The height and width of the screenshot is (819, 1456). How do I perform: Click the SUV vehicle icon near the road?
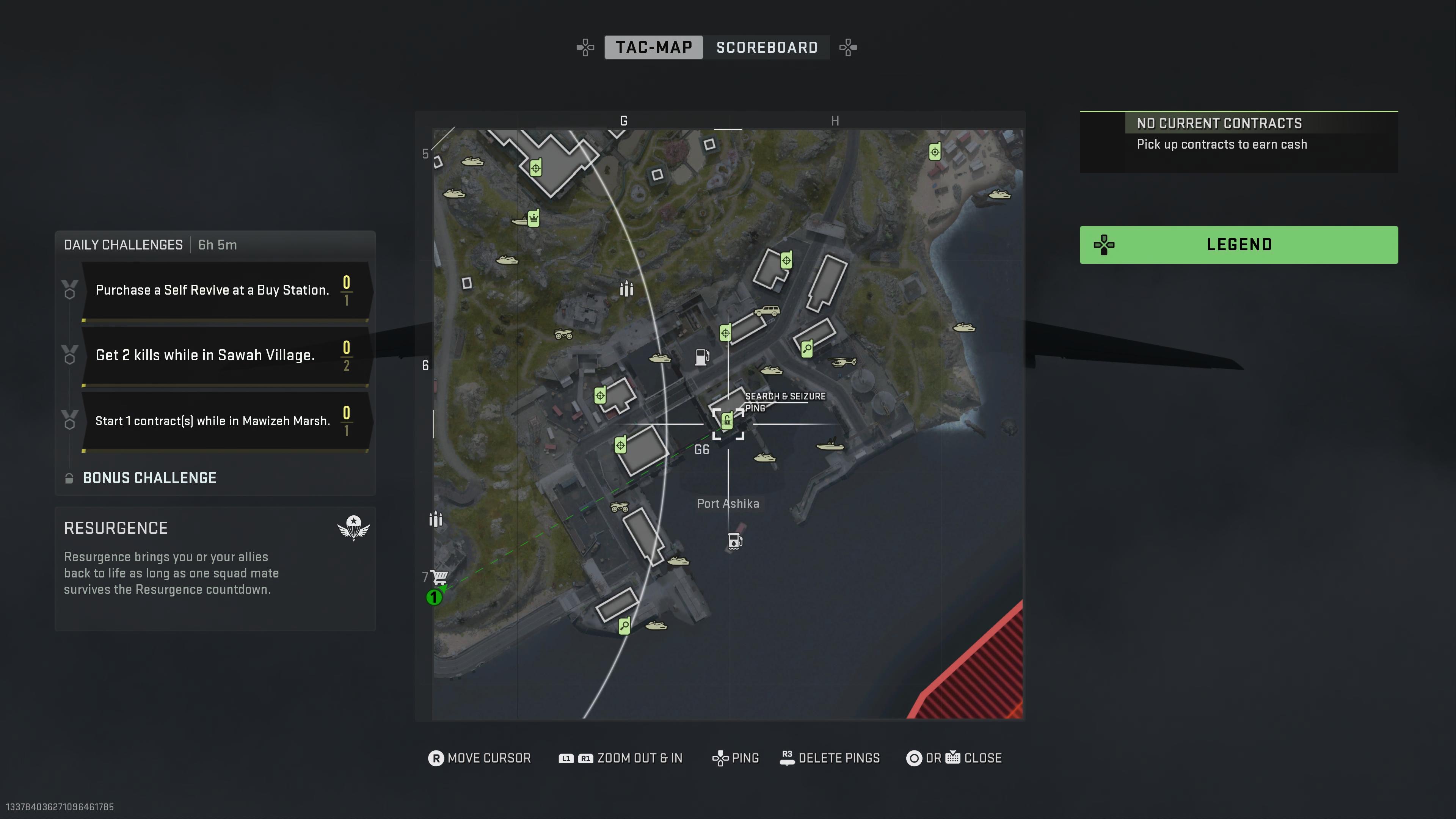tap(768, 311)
